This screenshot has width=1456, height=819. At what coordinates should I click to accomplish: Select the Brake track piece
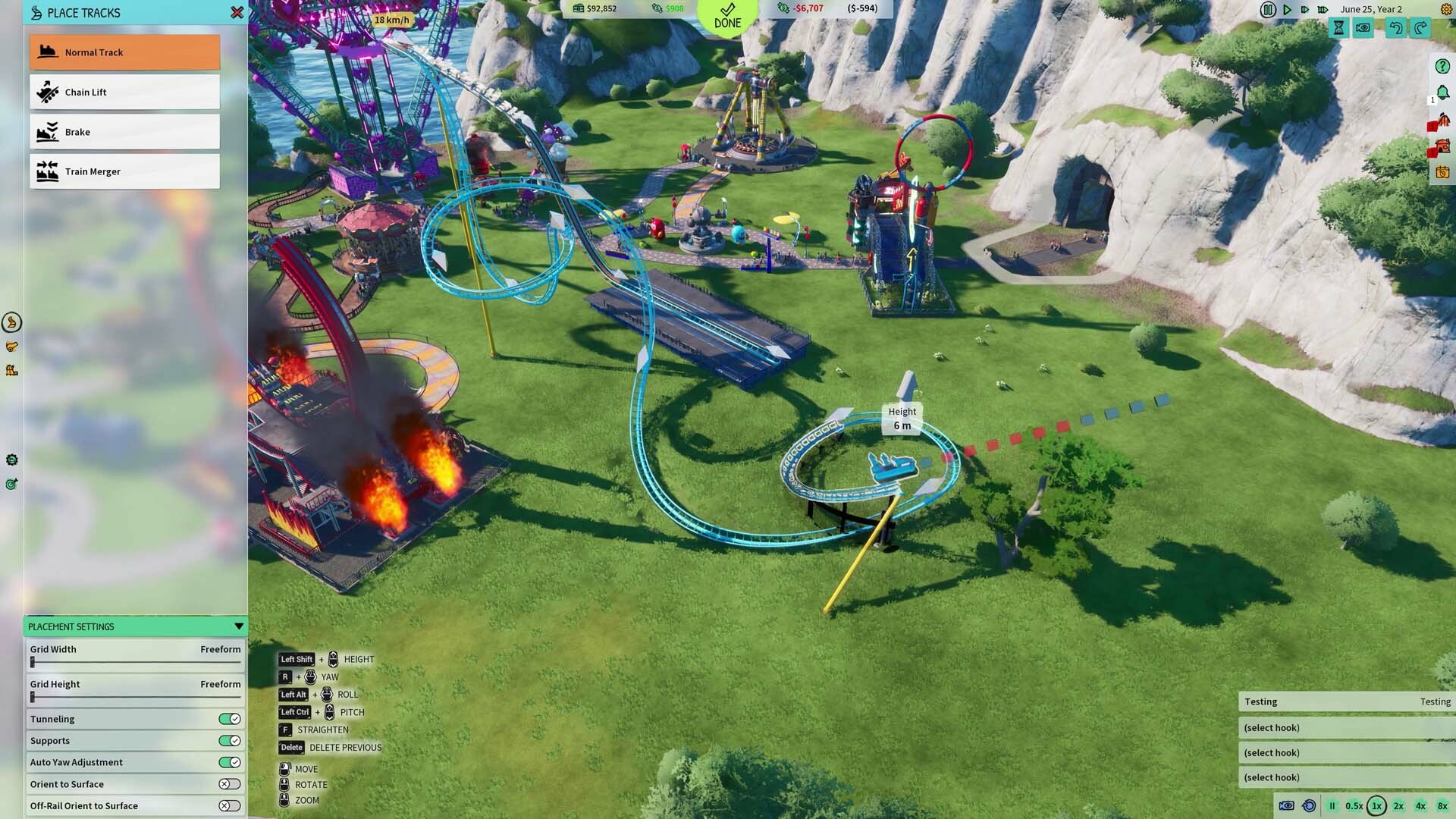124,131
